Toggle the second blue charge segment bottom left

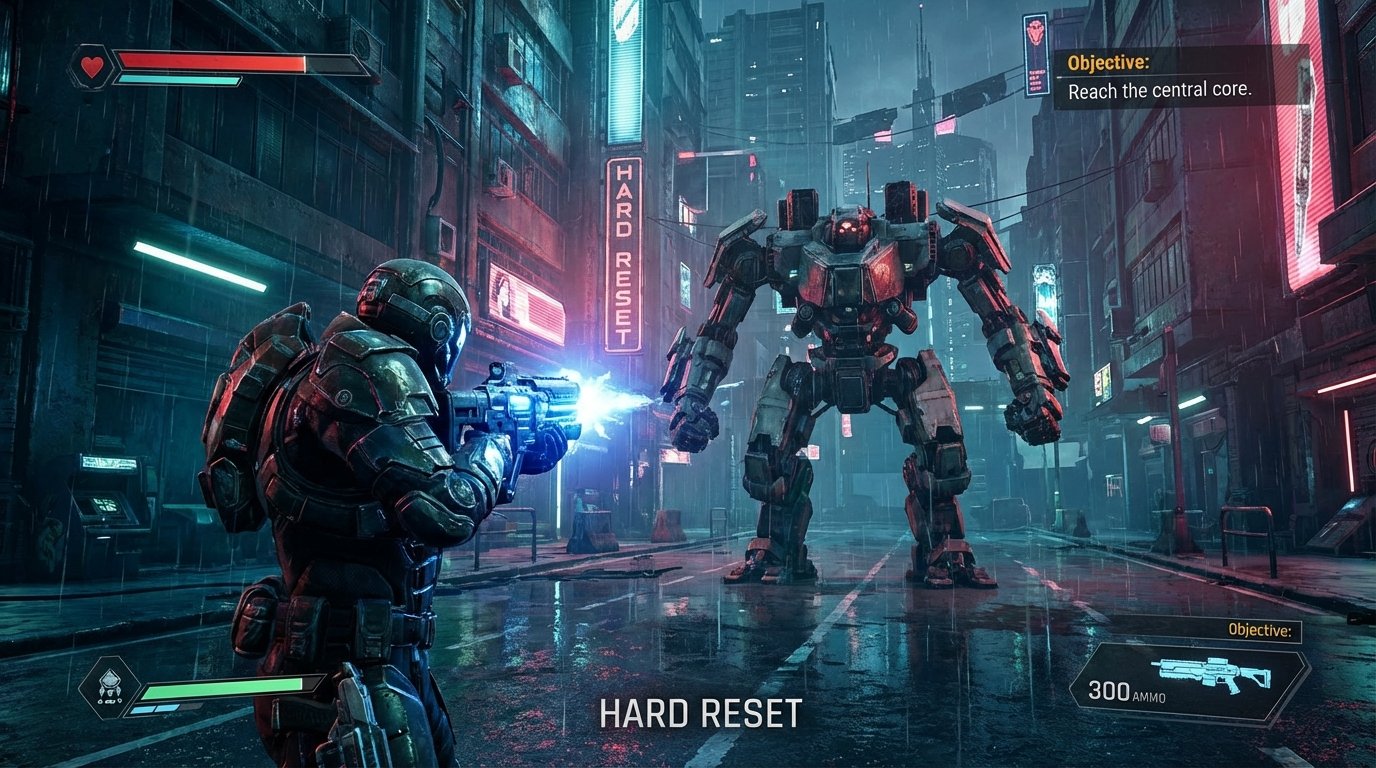pos(166,707)
